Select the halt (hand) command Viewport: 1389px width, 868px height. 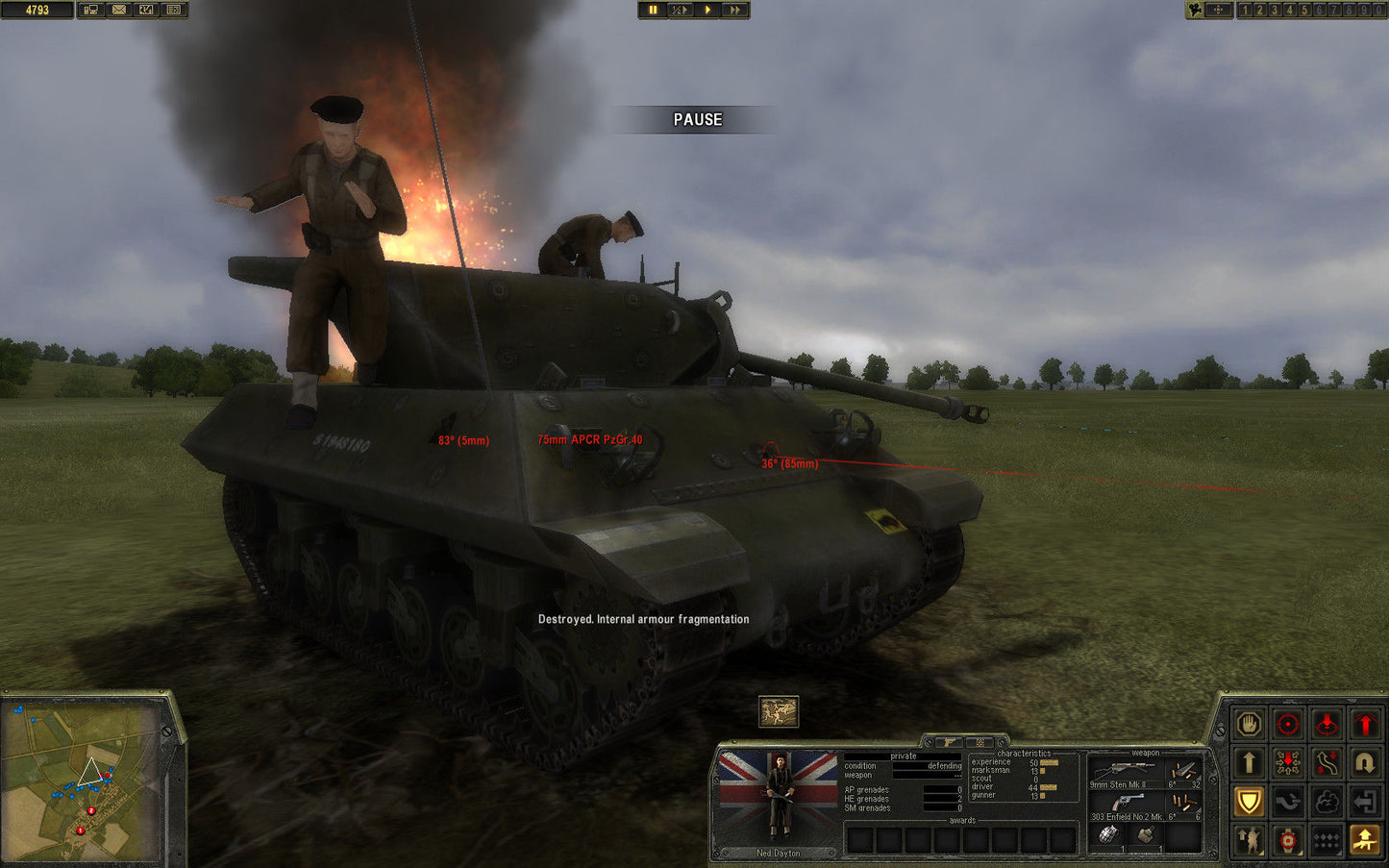point(1249,724)
